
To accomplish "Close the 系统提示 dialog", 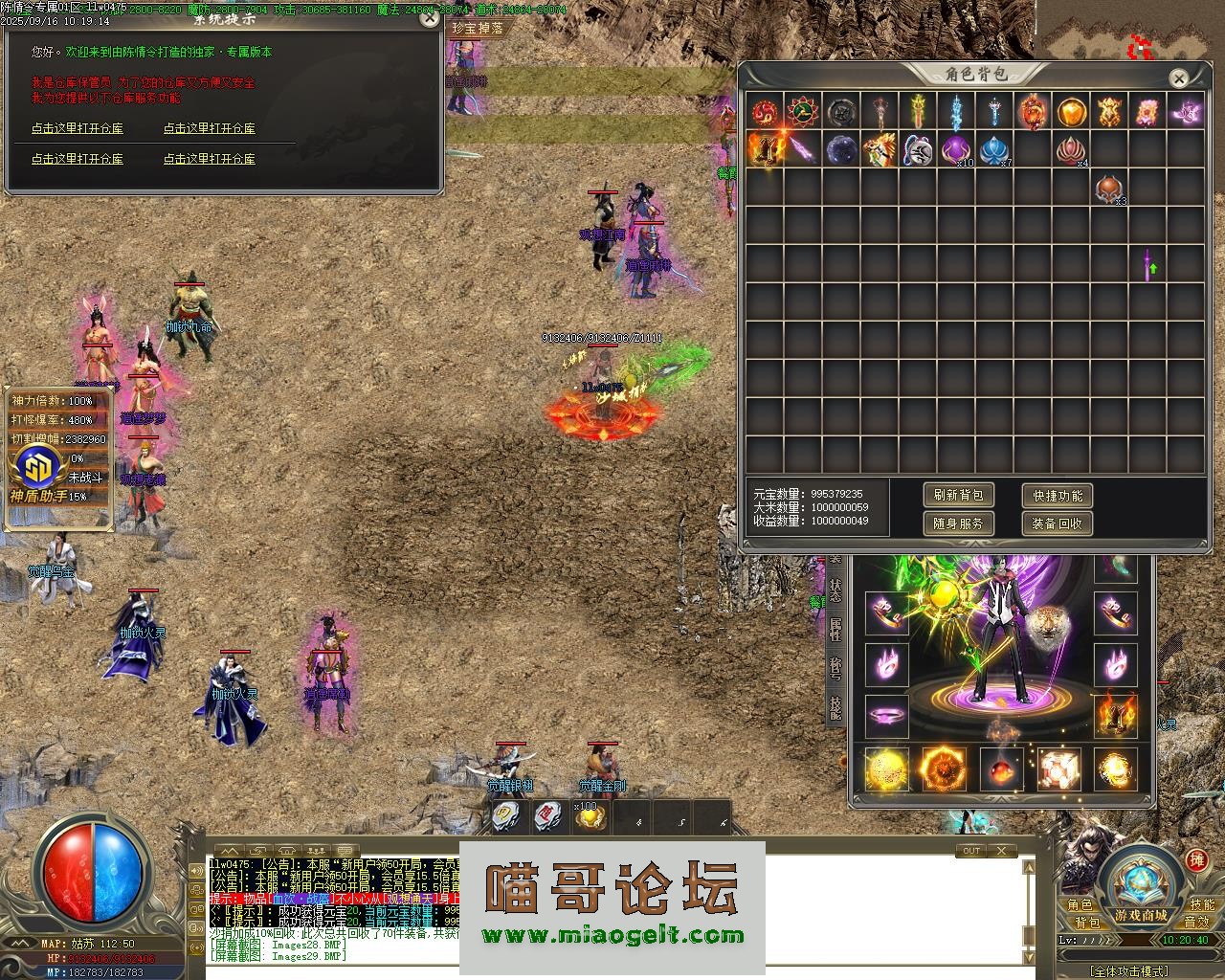I will (430, 16).
